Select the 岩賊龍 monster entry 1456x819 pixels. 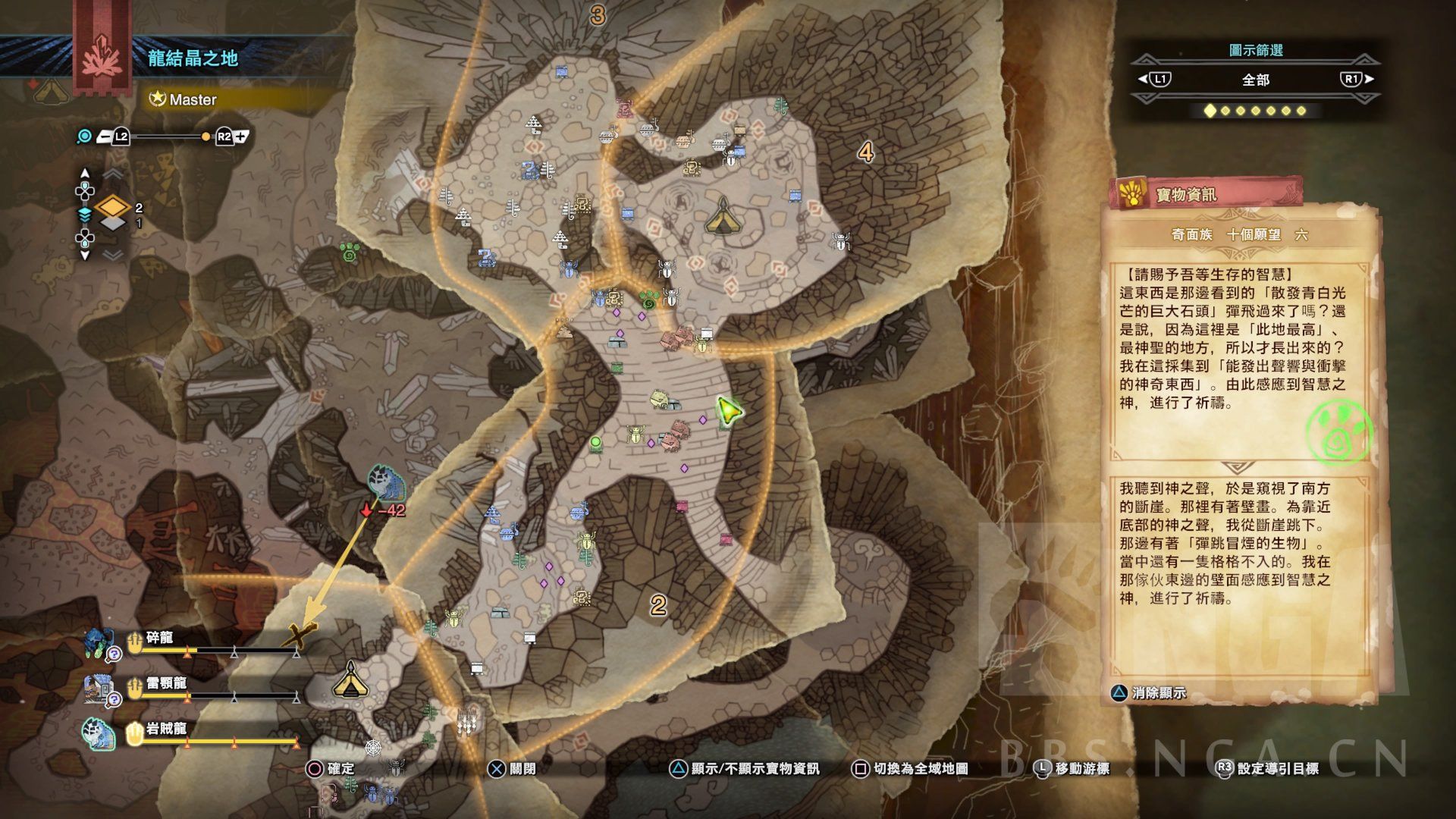[x=165, y=730]
